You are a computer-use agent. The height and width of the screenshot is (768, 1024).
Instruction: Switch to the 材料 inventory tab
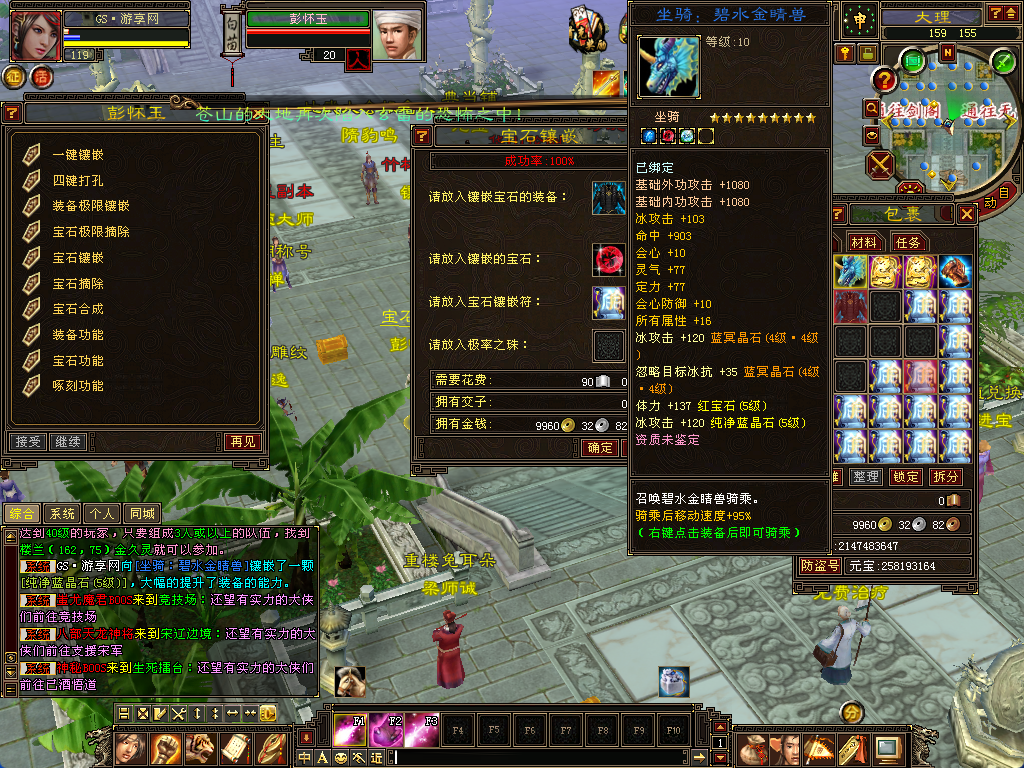[x=863, y=242]
